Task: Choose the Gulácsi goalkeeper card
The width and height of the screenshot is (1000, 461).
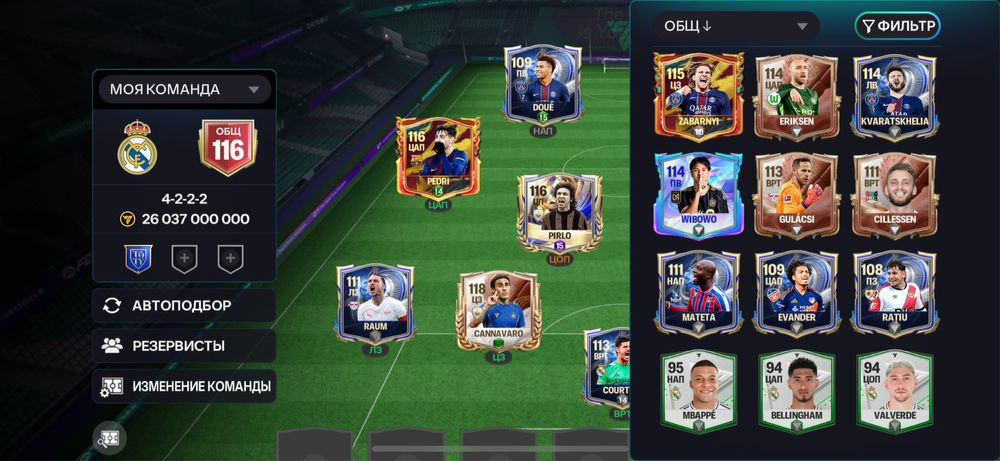Action: pos(796,194)
